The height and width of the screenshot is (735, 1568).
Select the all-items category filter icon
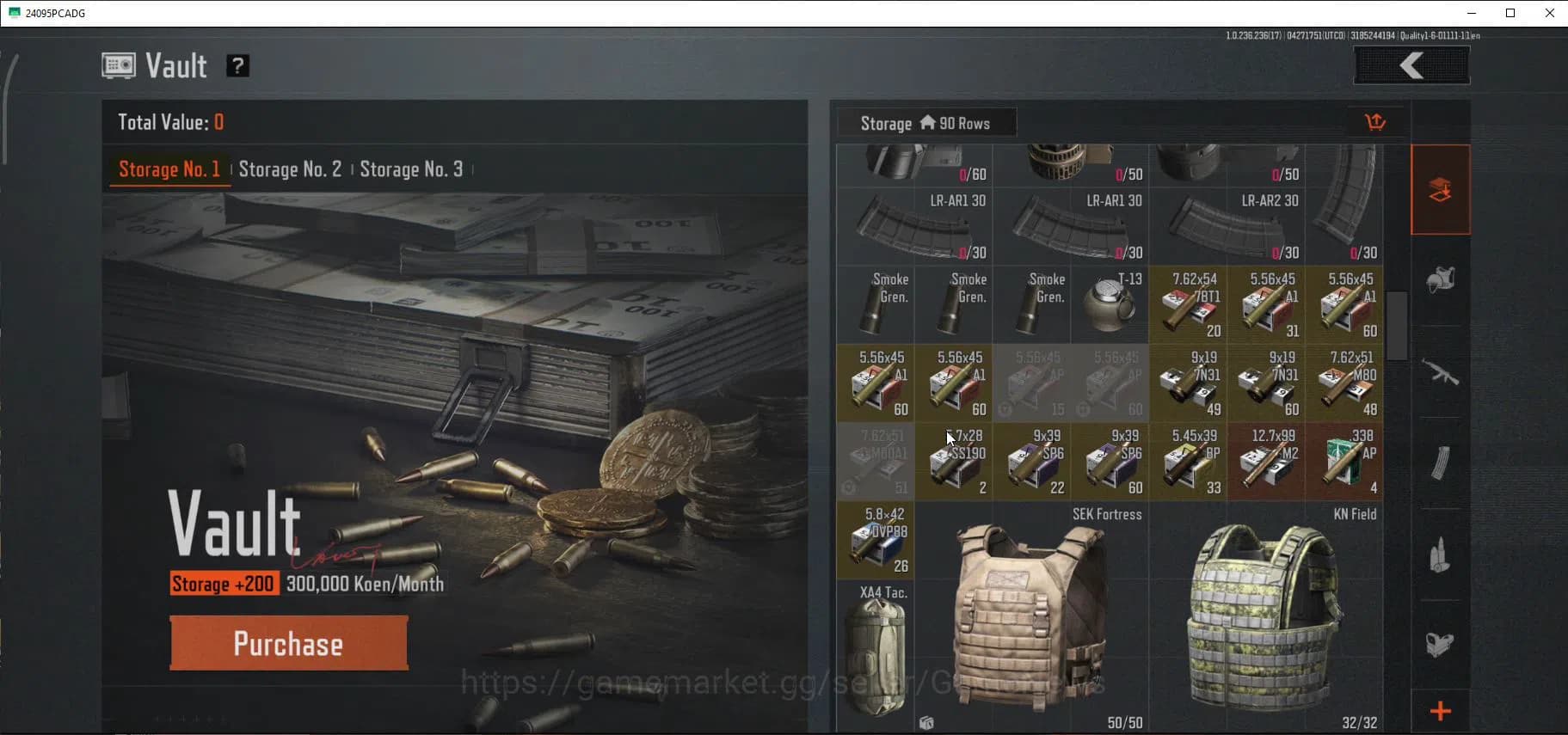[x=1442, y=190]
